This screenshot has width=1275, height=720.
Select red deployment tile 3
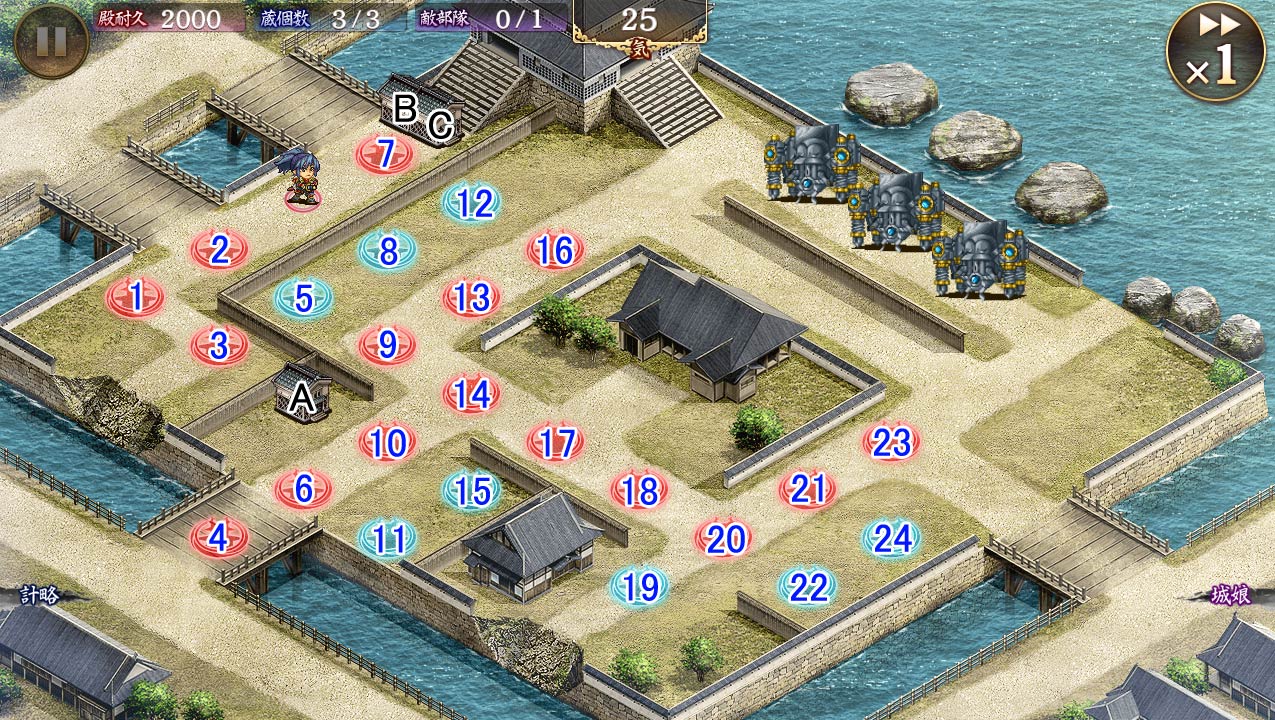click(219, 346)
